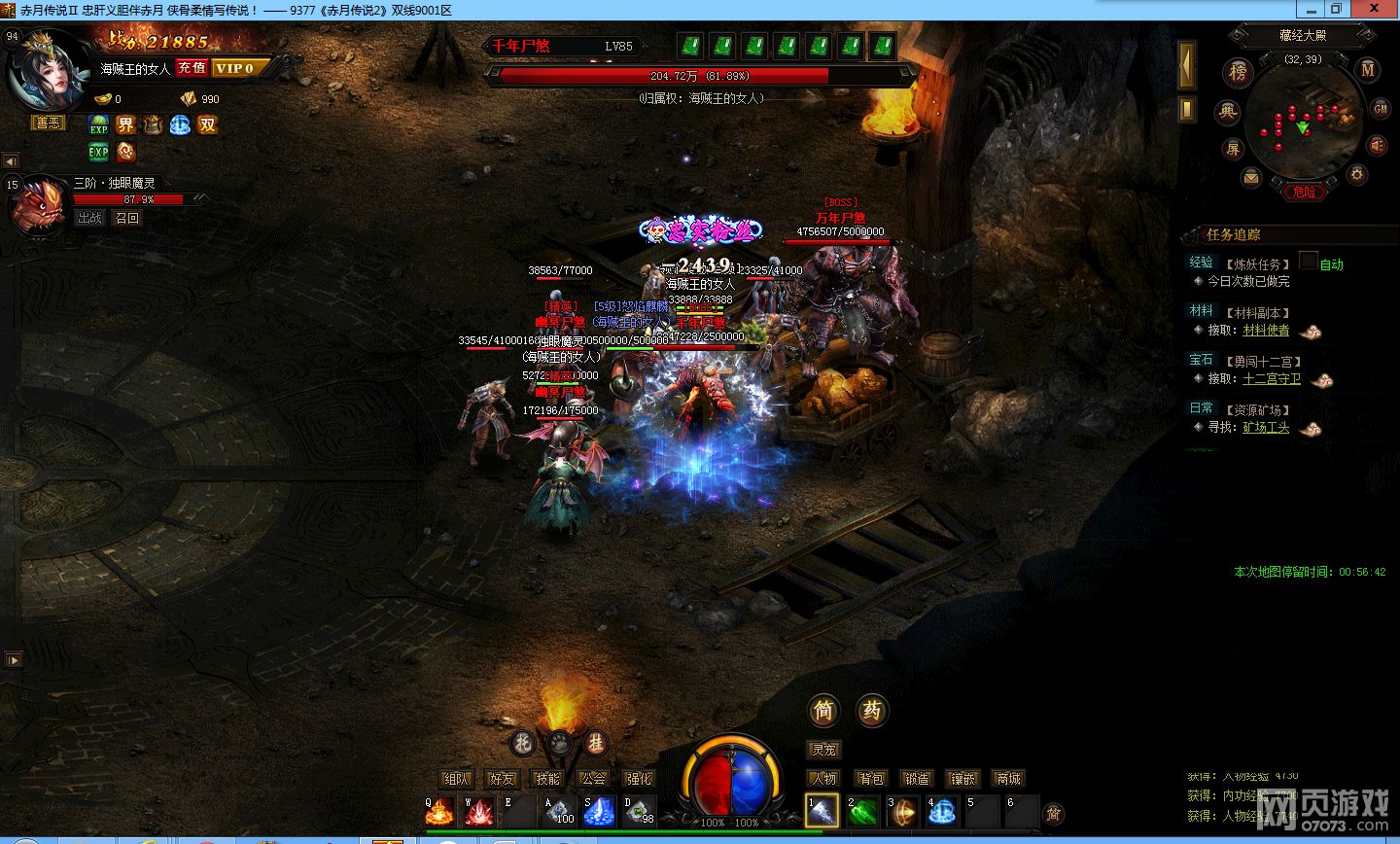The height and width of the screenshot is (844, 1400).
Task: Activate the Q fire skill slot
Action: coord(439,811)
